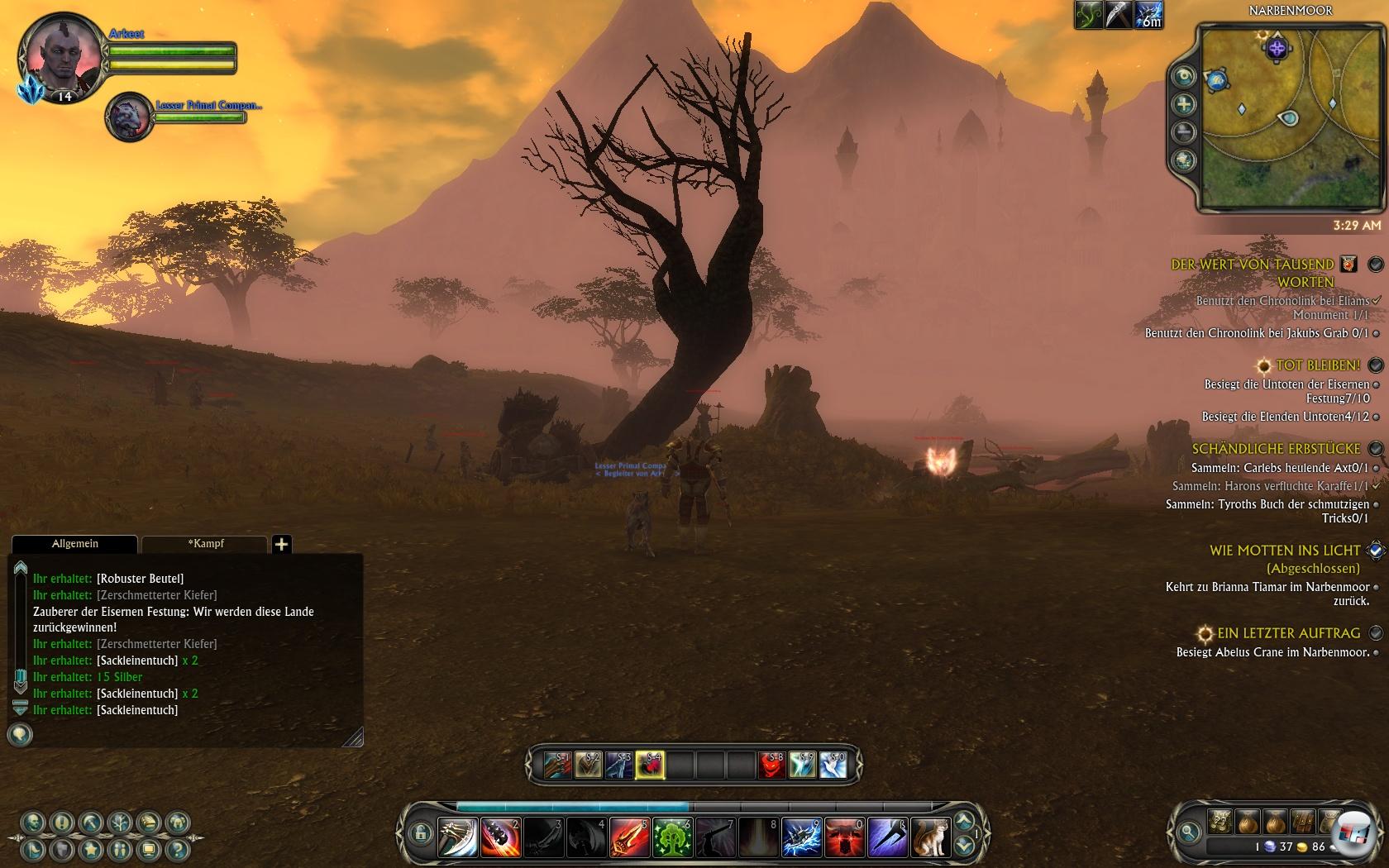Activate the highlighted S-4 skill
Viewport: 1389px width, 868px height.
[x=651, y=765]
